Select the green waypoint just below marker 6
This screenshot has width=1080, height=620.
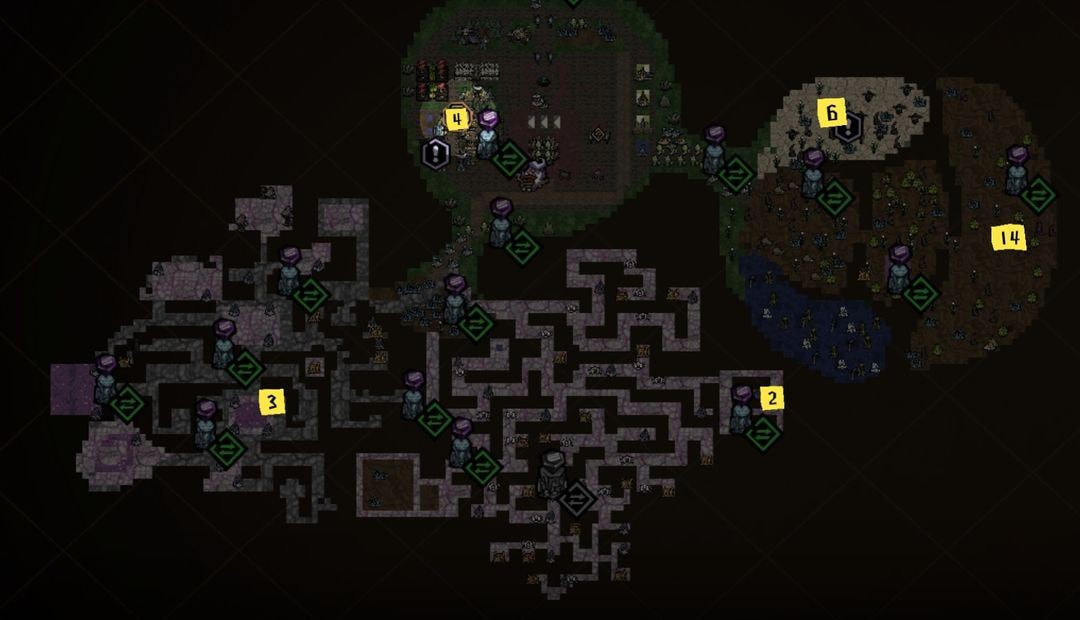[833, 197]
